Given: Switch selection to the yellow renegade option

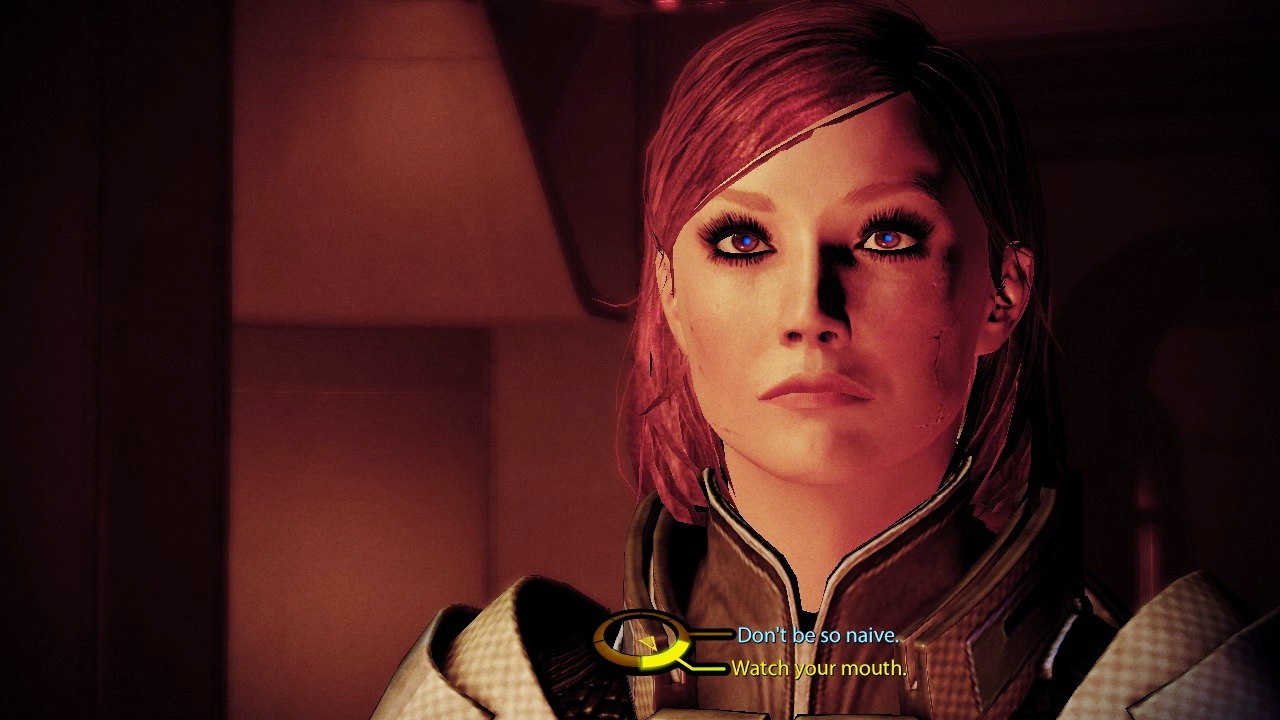Looking at the screenshot, I should (x=818, y=665).
